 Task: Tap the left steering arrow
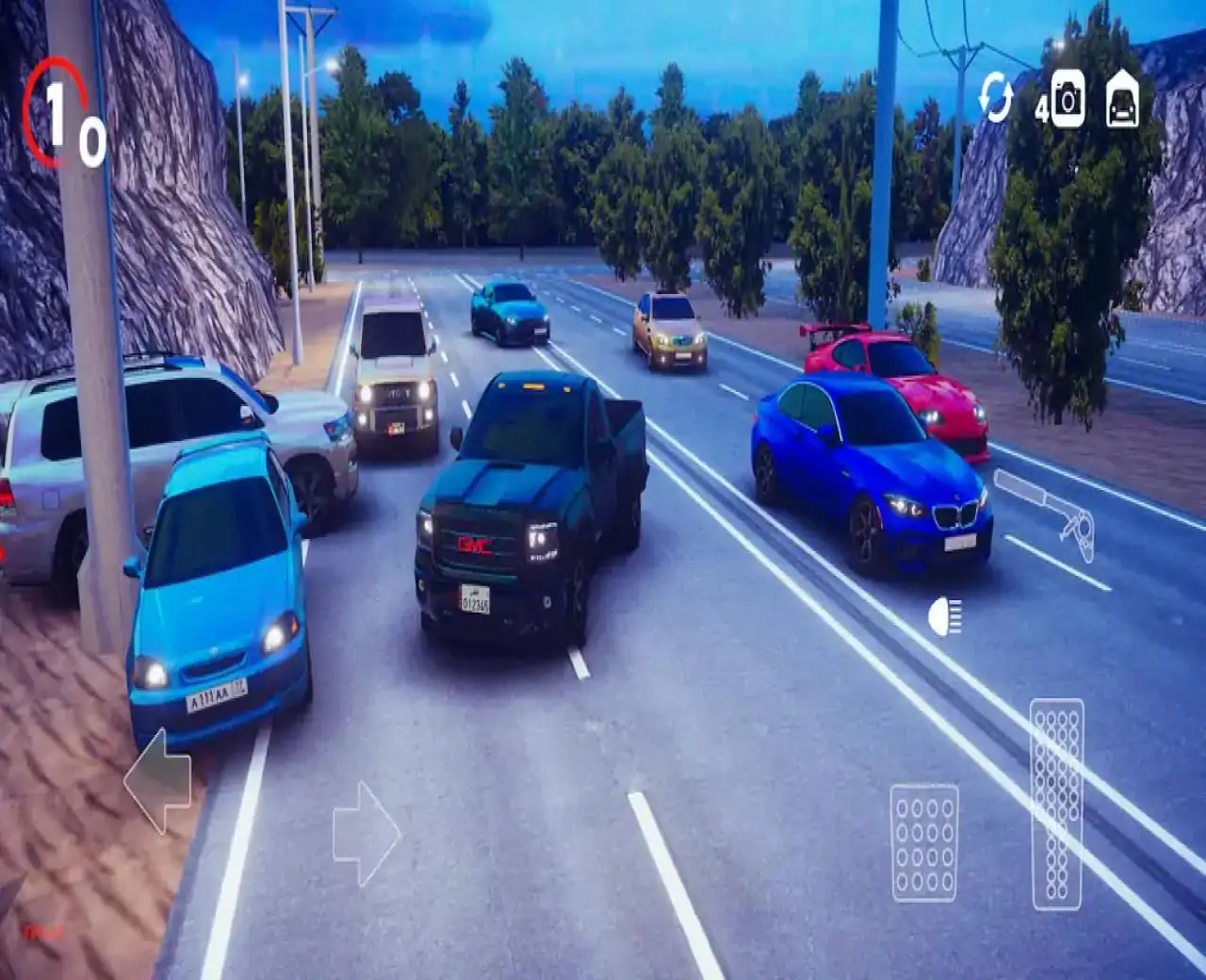tap(158, 780)
